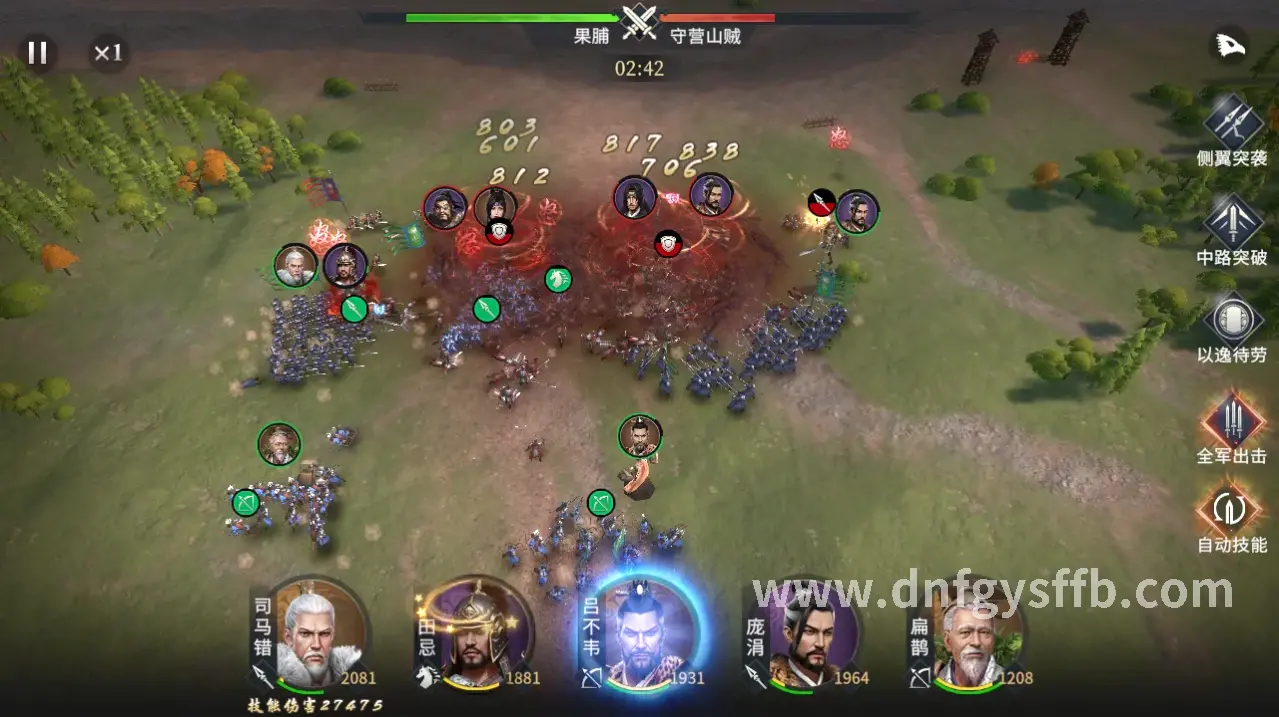Select the 以逸待劳 defensive tactic
The image size is (1279, 717).
1231,319
